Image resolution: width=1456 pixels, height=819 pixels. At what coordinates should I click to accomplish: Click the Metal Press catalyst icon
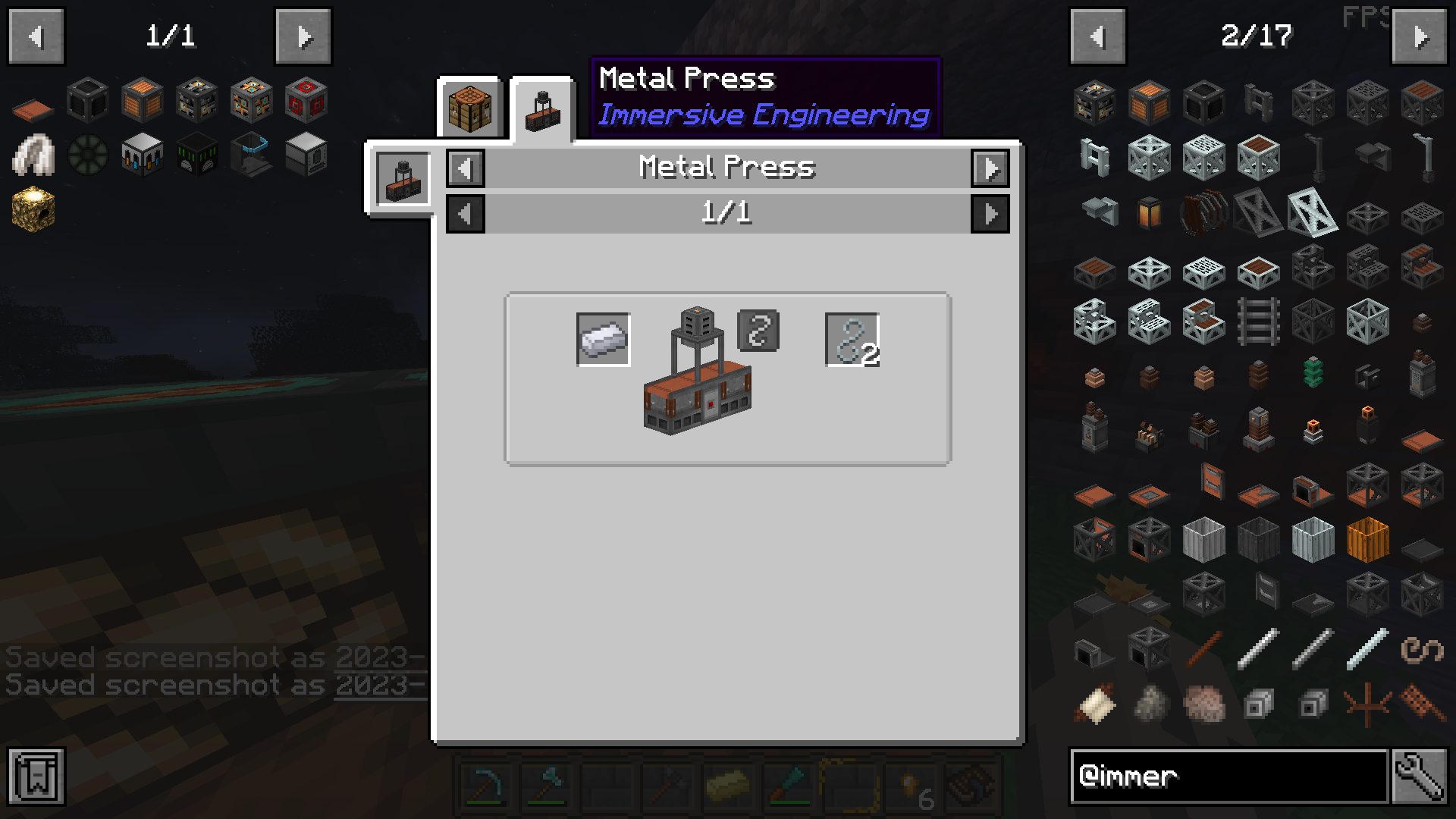pos(403,180)
